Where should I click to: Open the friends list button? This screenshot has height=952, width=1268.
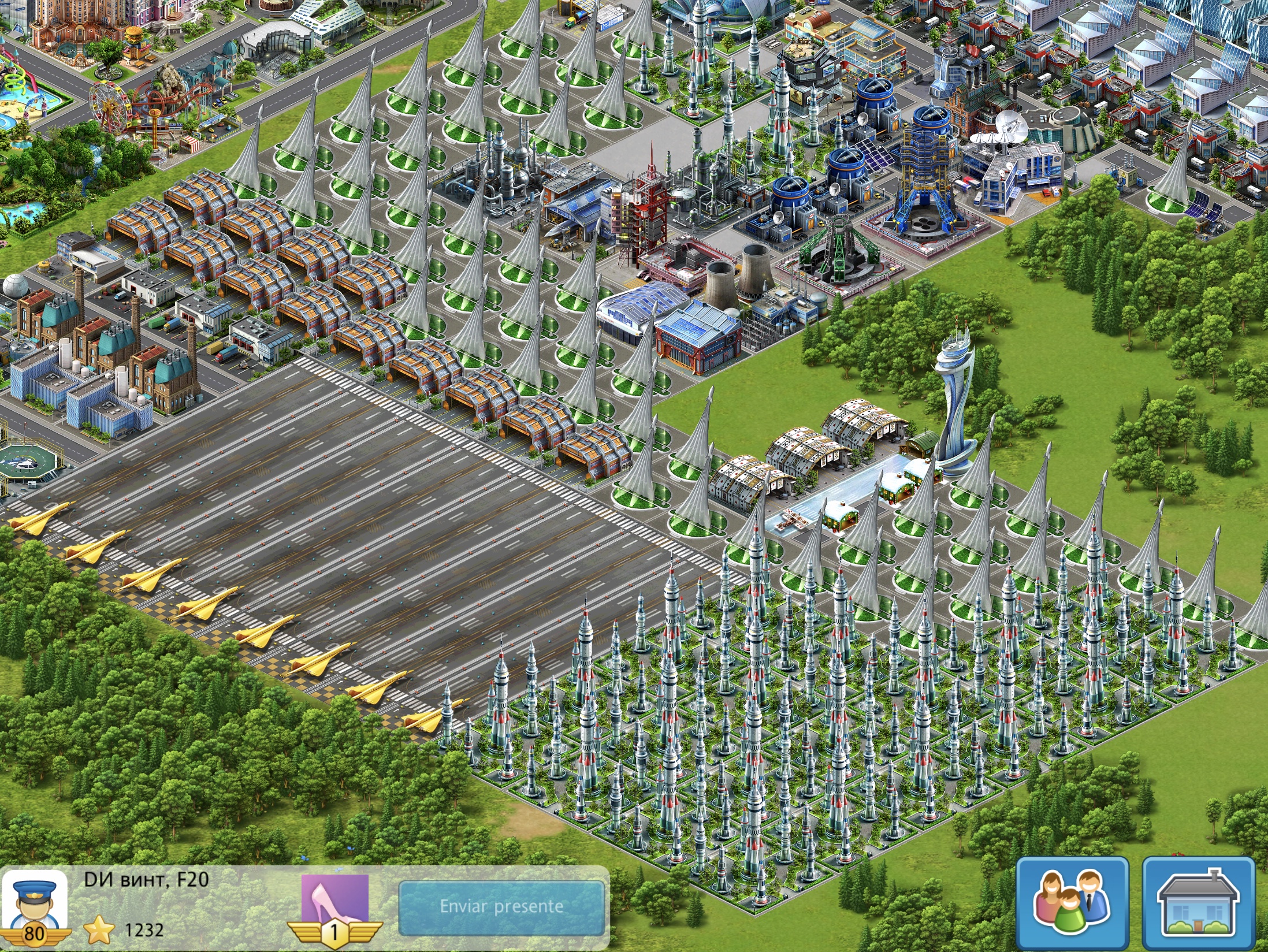[1072, 903]
